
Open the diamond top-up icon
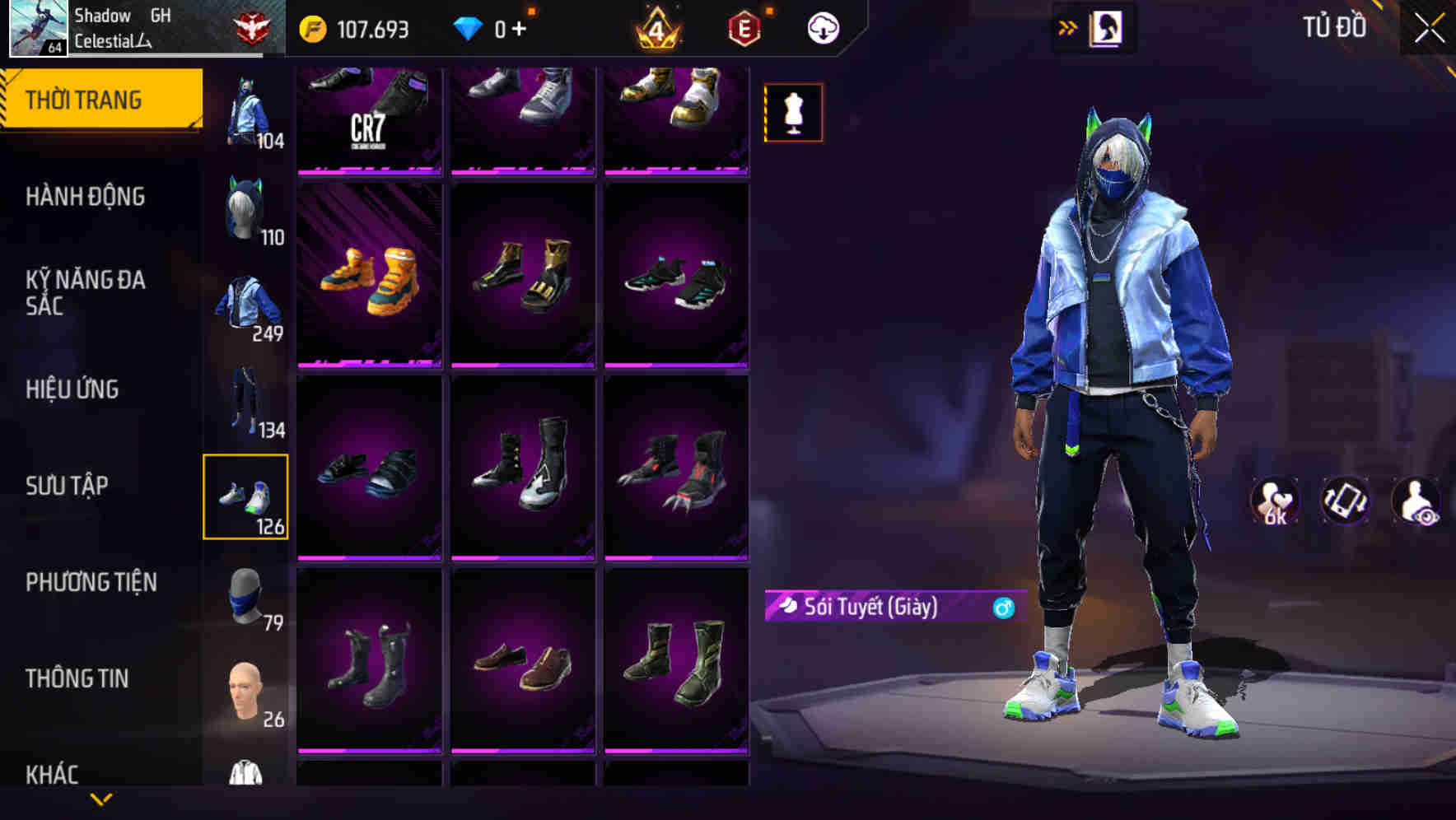[471, 27]
